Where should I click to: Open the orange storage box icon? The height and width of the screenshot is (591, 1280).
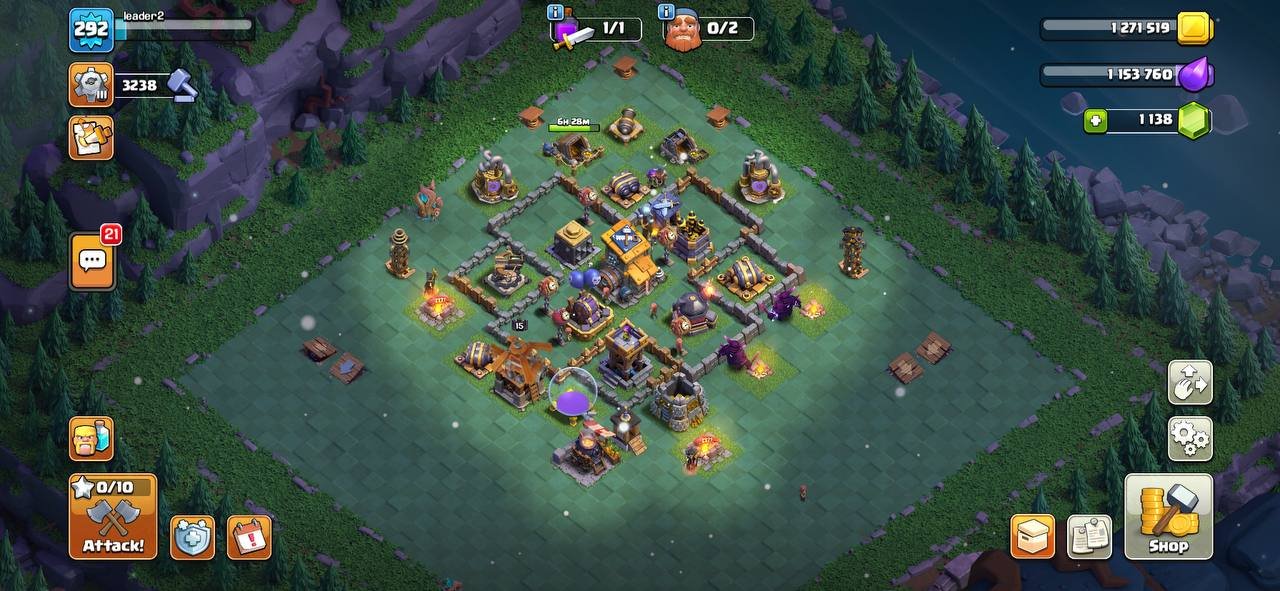[x=1032, y=537]
